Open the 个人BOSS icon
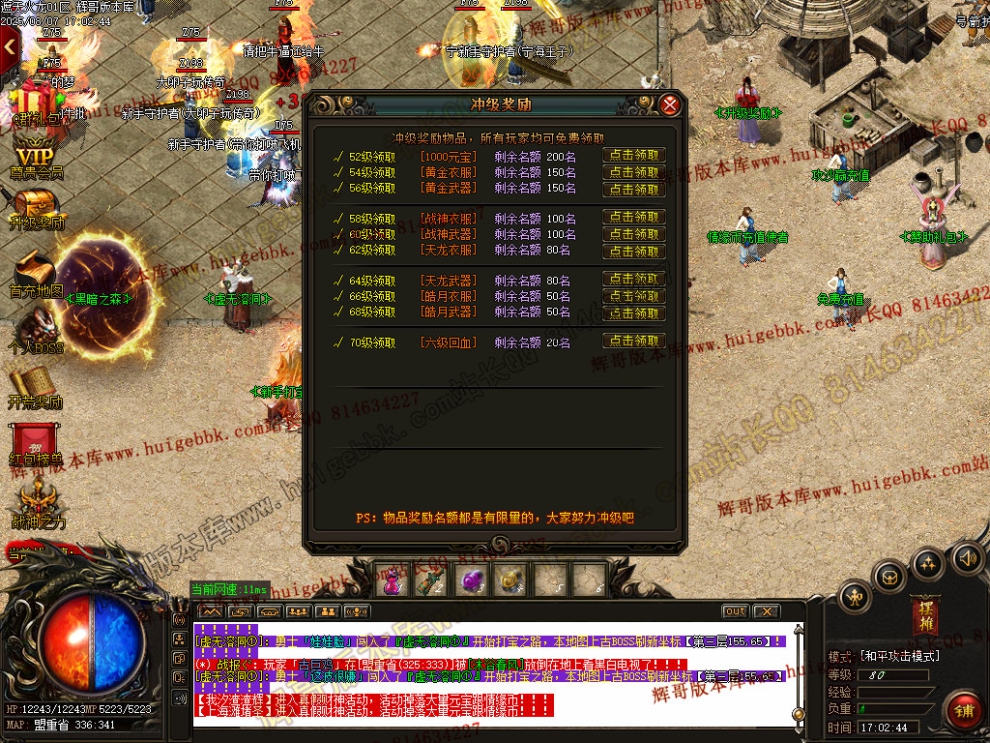990x743 pixels. (x=36, y=330)
